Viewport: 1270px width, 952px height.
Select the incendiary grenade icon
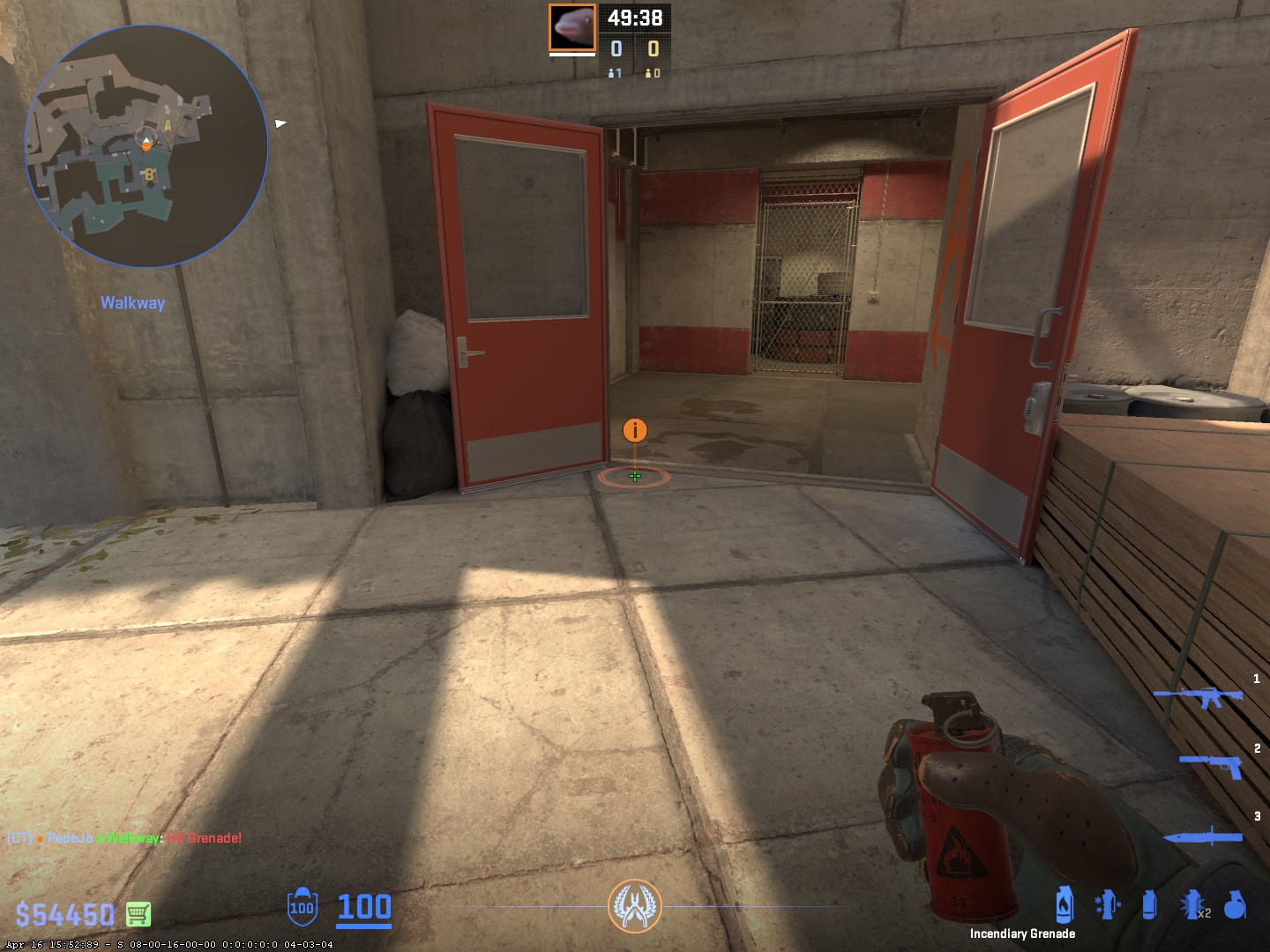1065,904
